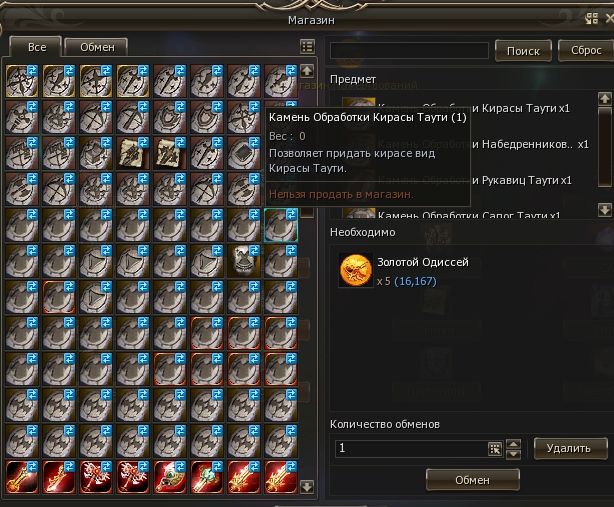Toggle the list view icon above the grid
The height and width of the screenshot is (507, 614).
[x=307, y=46]
